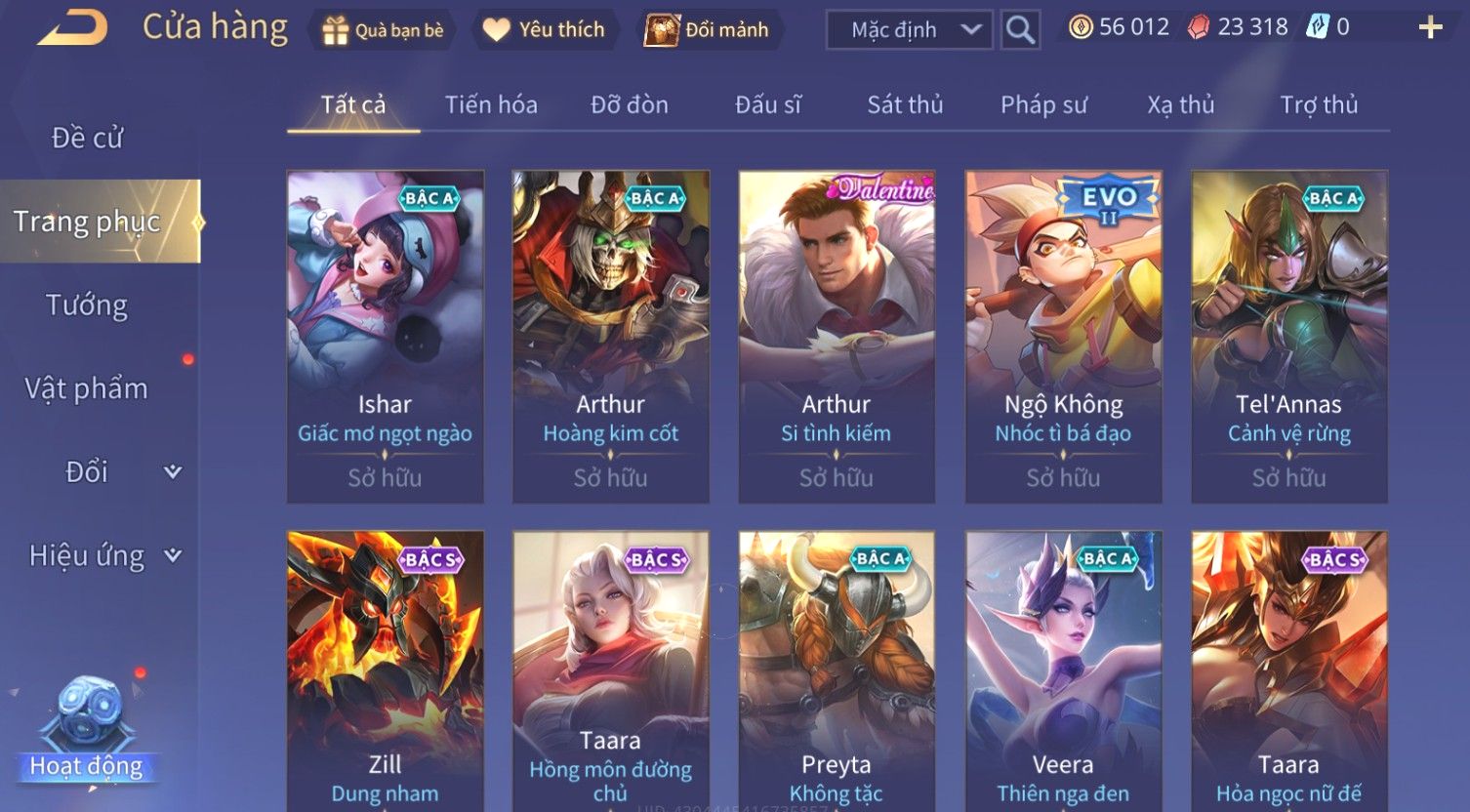Image resolution: width=1470 pixels, height=812 pixels.
Task: Click the magnifying glass search button
Action: 1020,30
